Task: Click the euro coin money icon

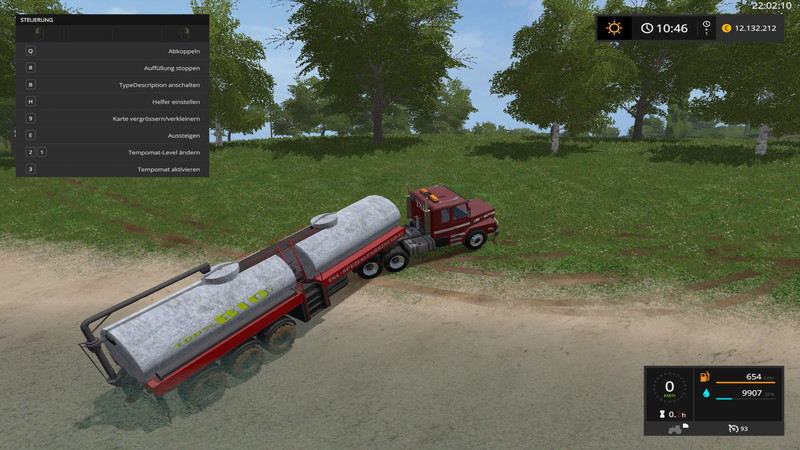Action: pyautogui.click(x=726, y=28)
